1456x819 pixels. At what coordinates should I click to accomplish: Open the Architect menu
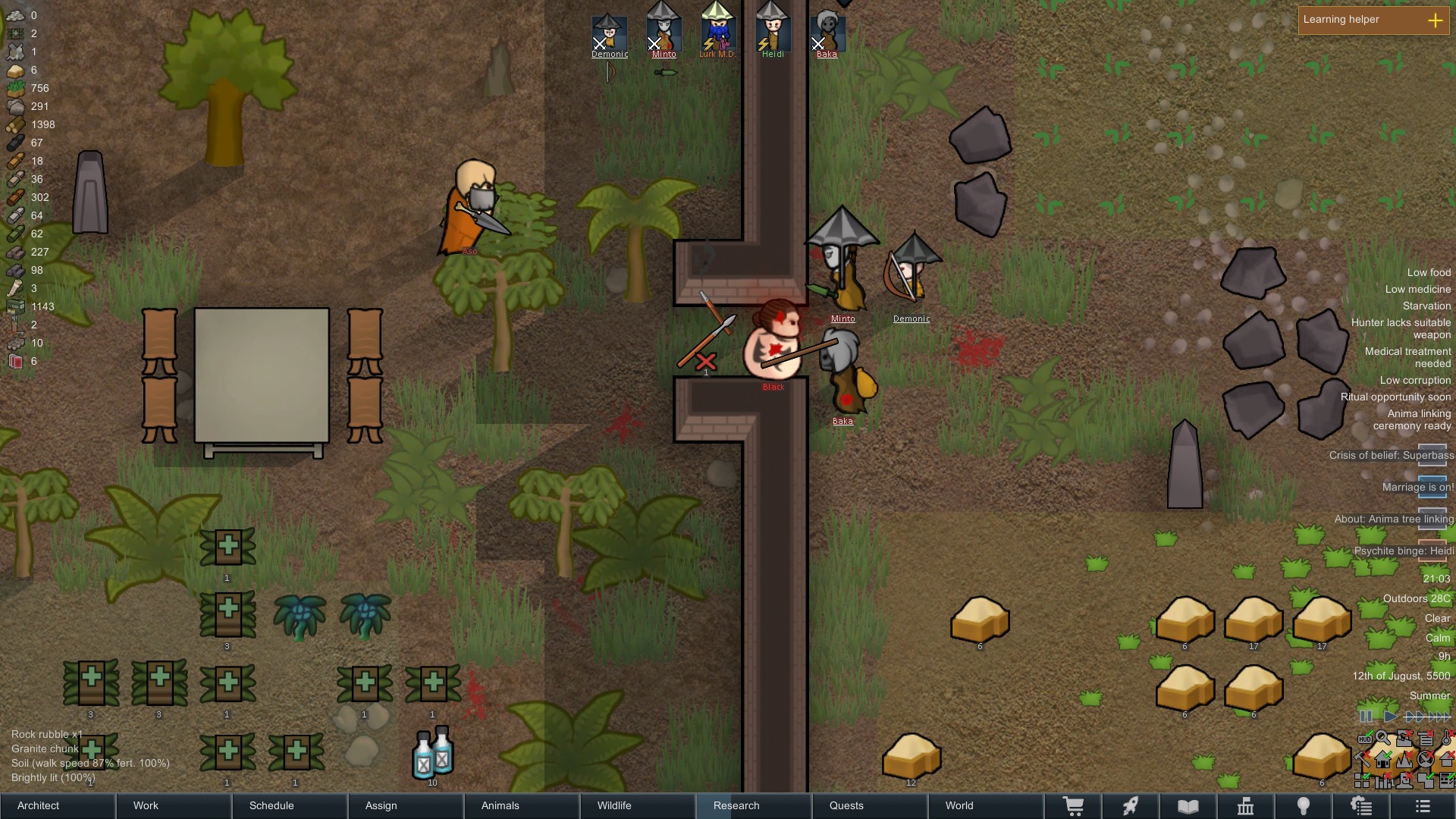click(38, 805)
